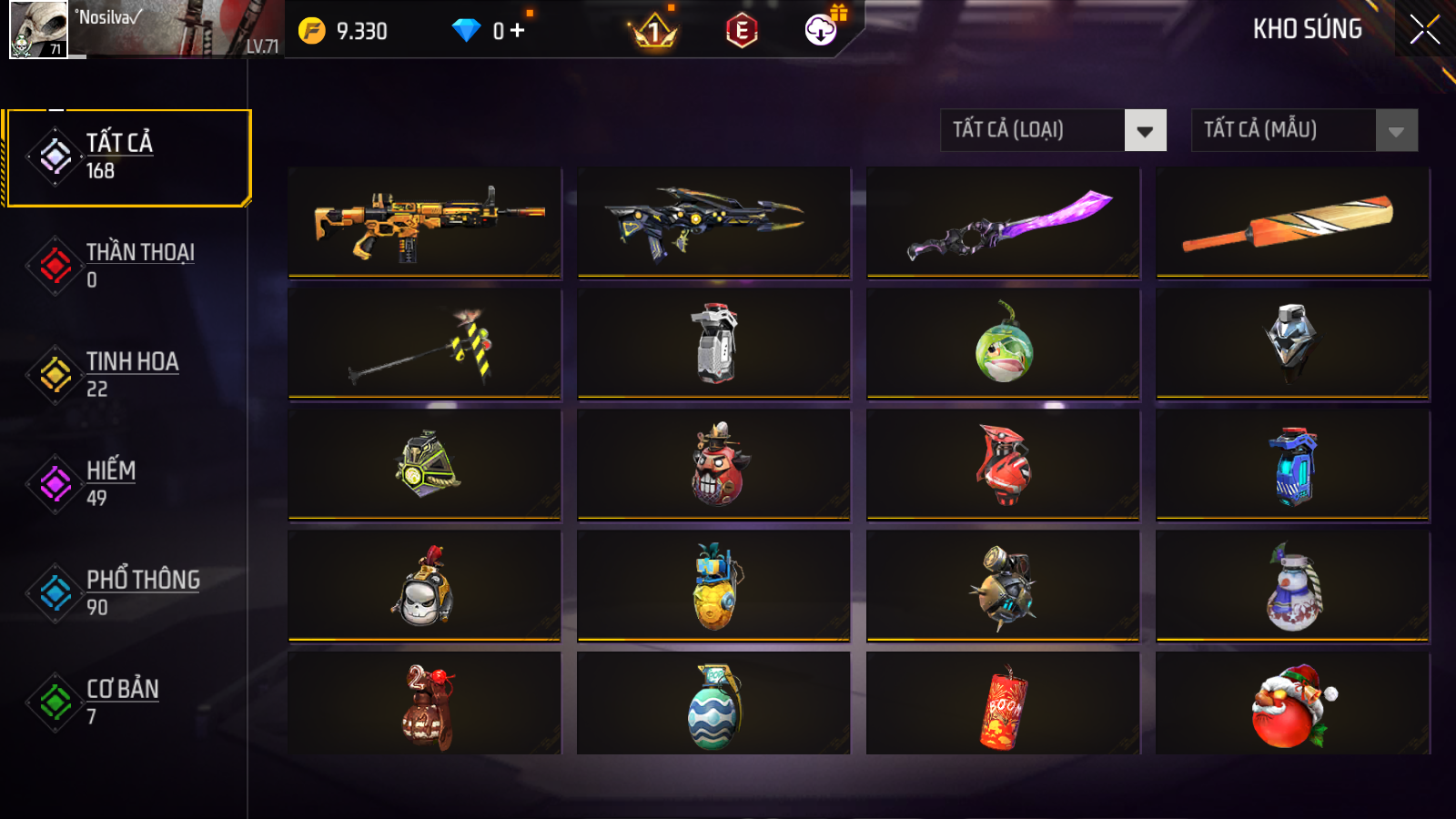
Task: Click the red E badge icon
Action: [x=742, y=31]
